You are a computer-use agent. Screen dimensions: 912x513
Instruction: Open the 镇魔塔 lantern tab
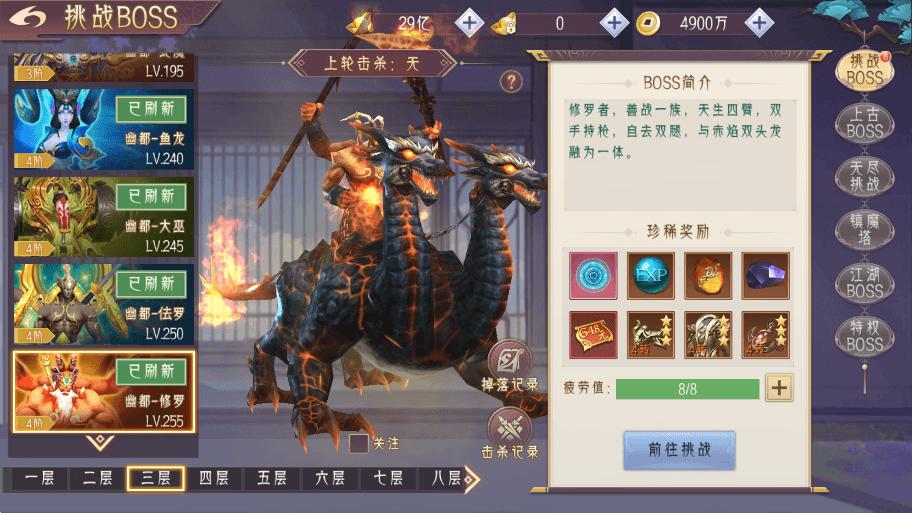tap(864, 230)
